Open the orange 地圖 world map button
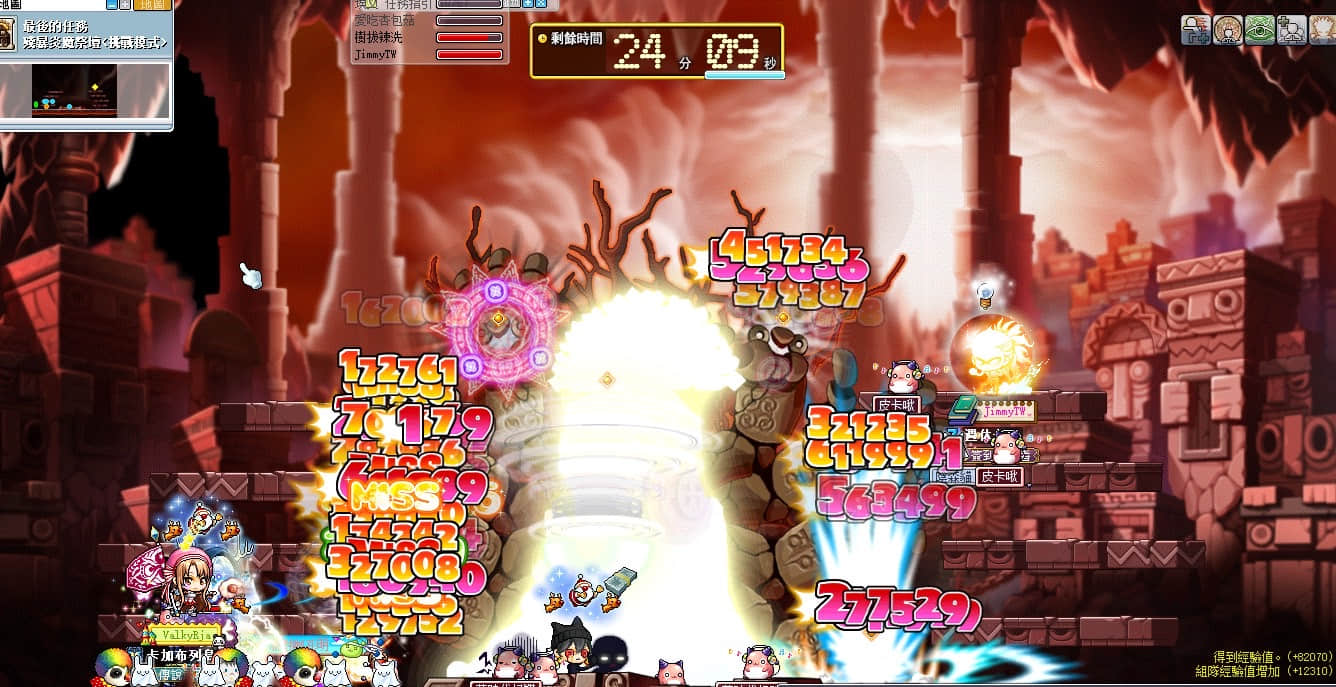The image size is (1336, 687). point(152,5)
